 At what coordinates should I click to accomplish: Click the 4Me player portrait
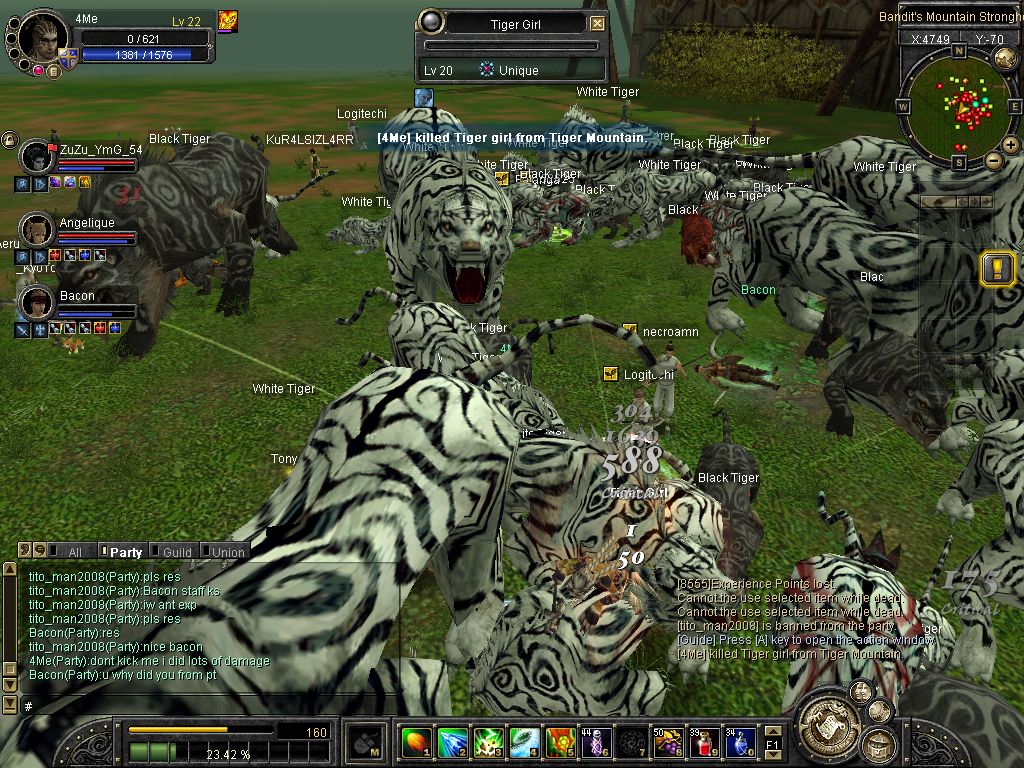[x=42, y=41]
